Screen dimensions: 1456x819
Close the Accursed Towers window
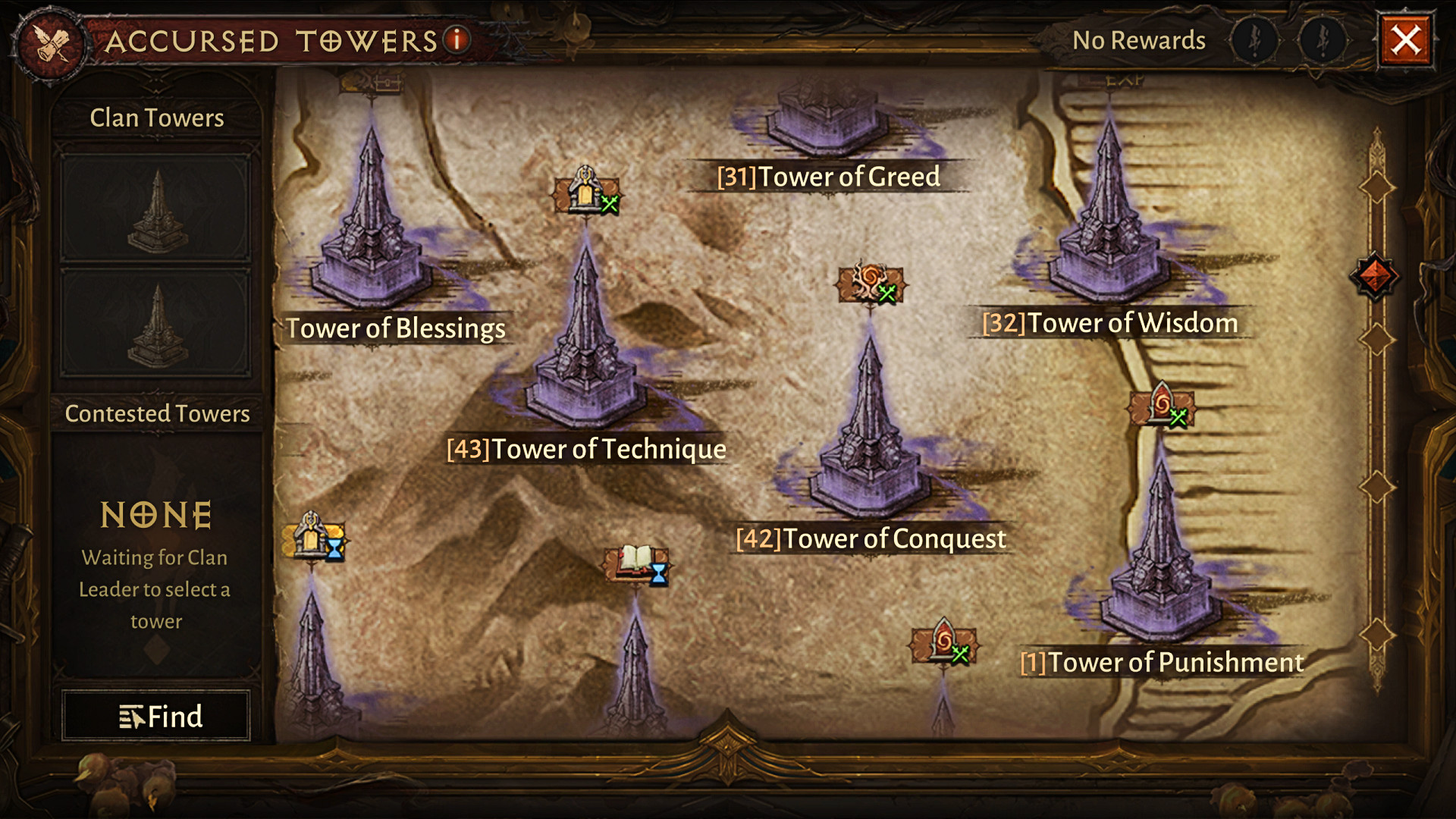click(x=1405, y=40)
